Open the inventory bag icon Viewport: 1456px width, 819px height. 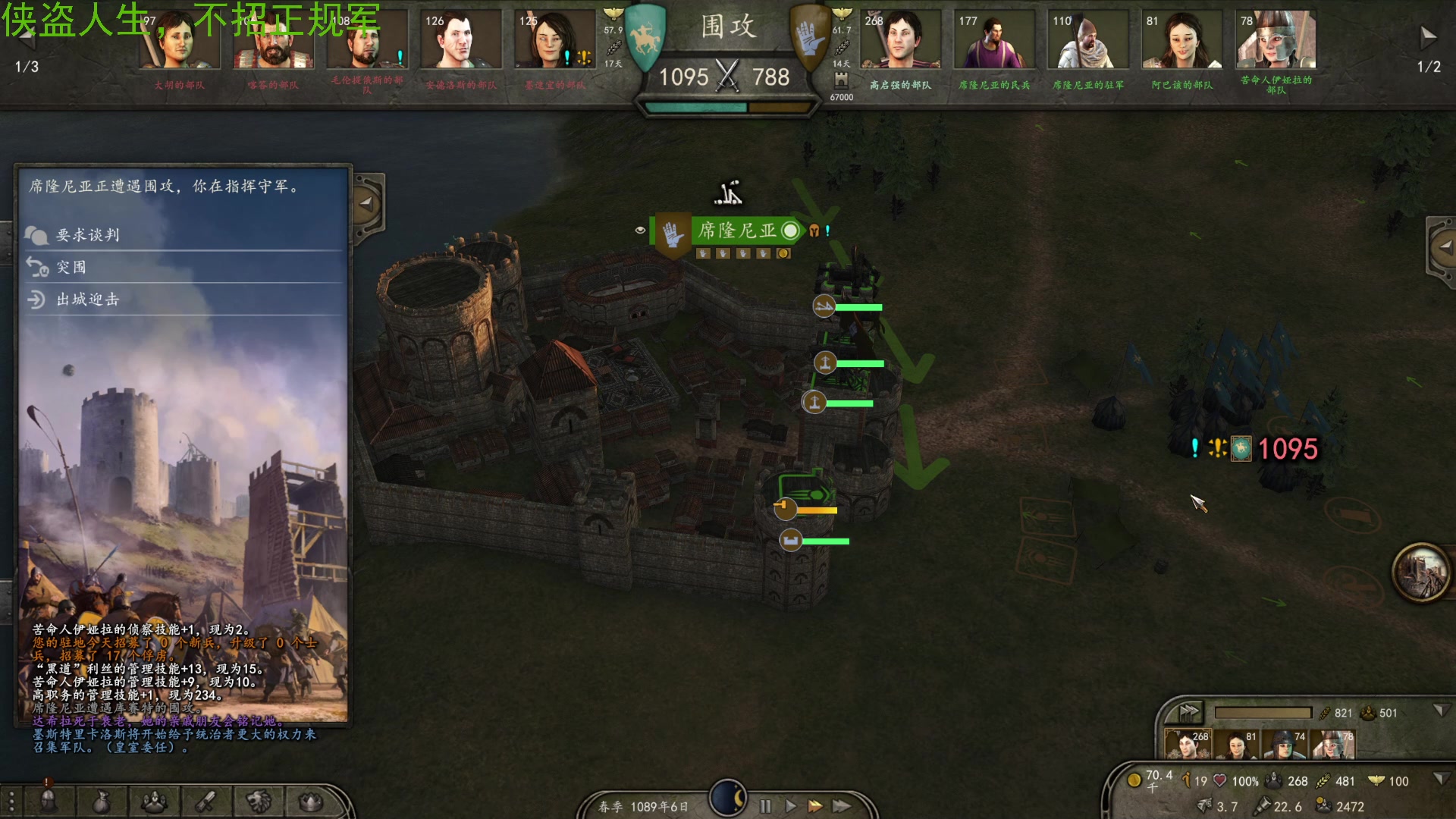coord(102,801)
